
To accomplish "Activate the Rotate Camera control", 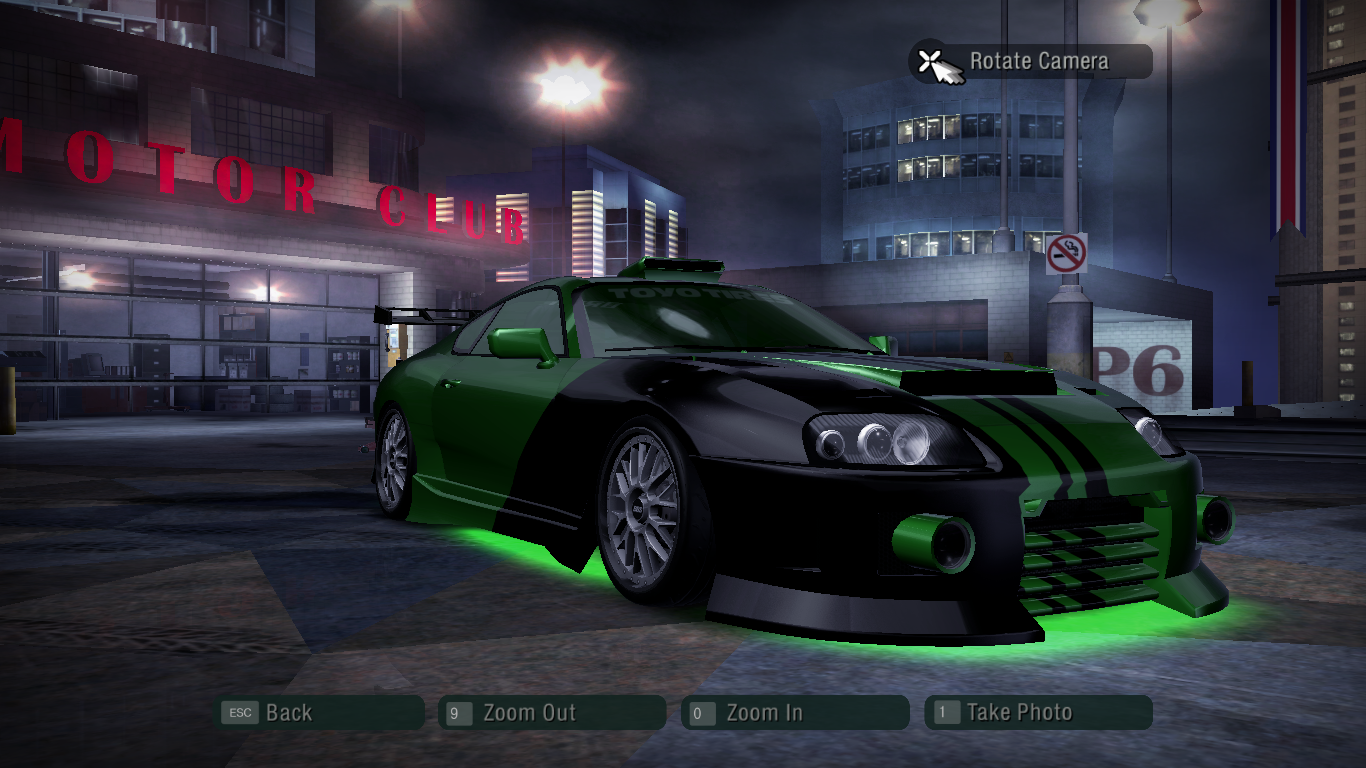I will pyautogui.click(x=1031, y=62).
